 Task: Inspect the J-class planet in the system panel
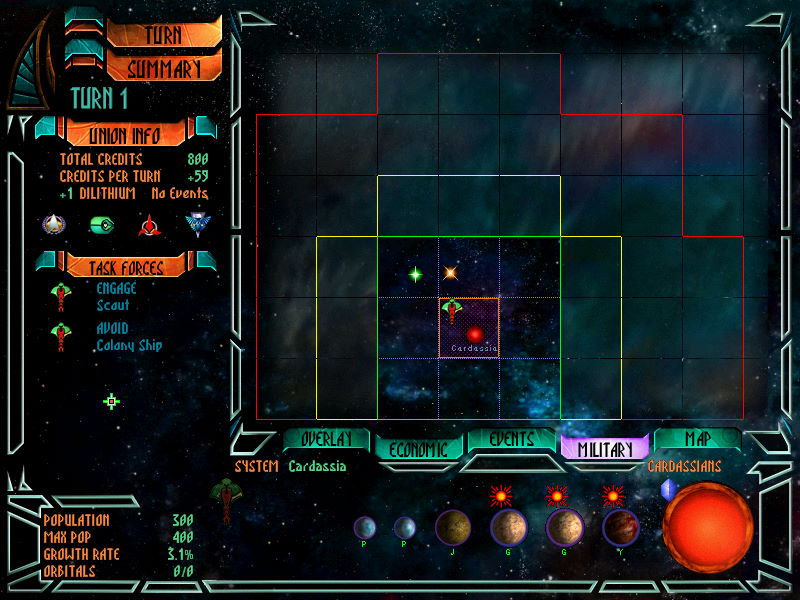tap(453, 527)
